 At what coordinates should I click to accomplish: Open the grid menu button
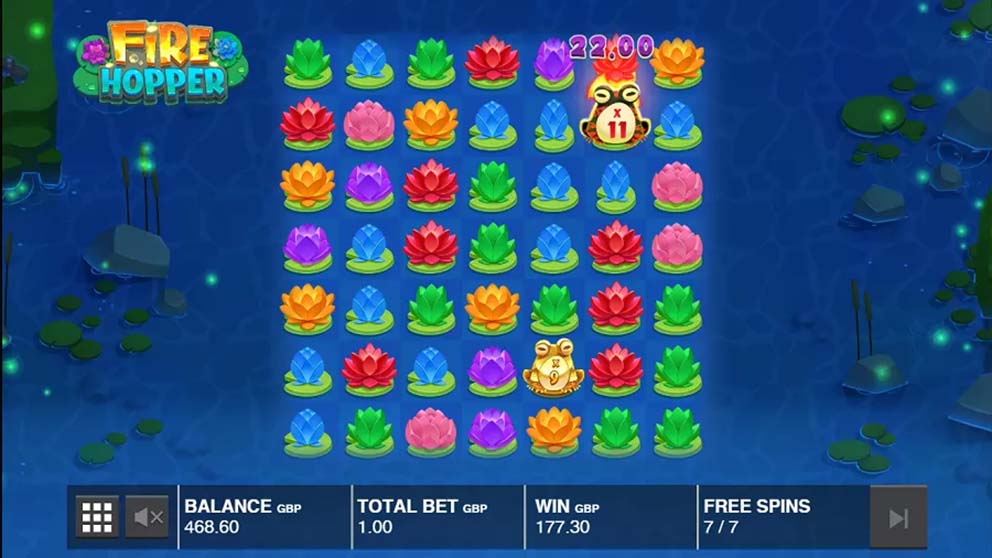97,517
